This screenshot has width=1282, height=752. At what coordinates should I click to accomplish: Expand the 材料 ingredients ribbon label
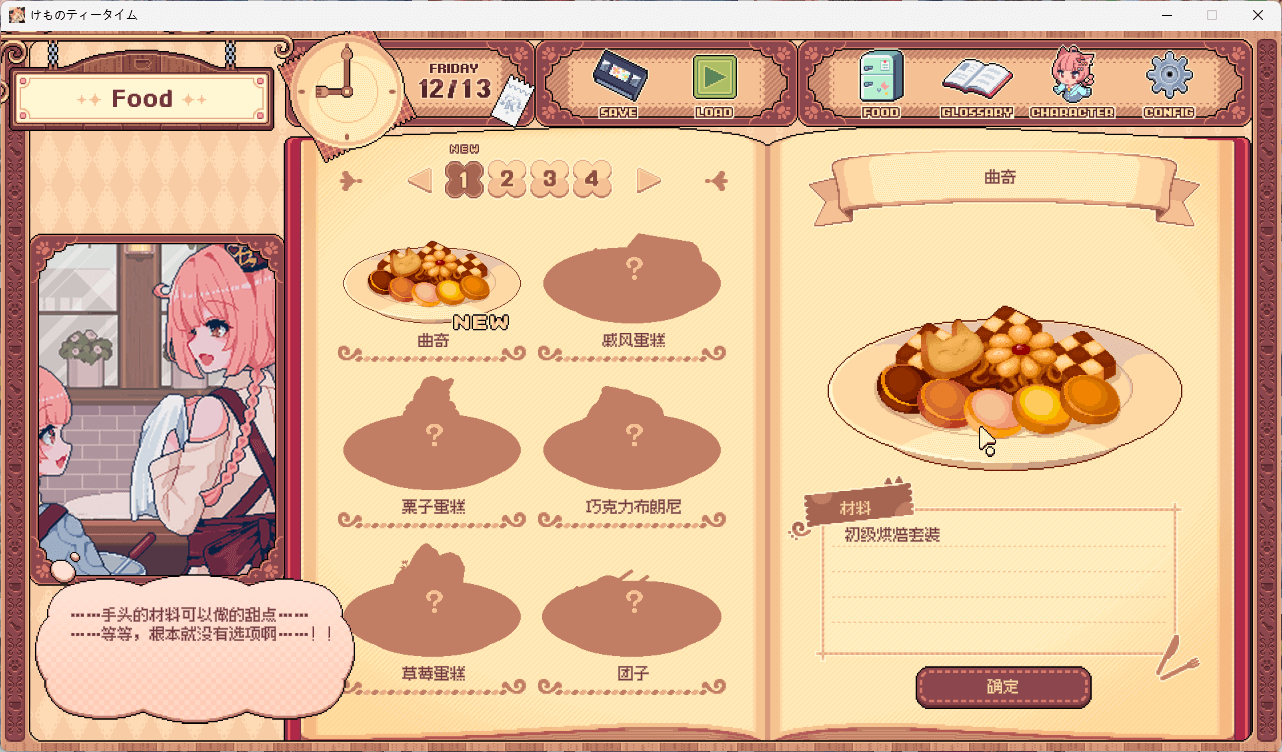pyautogui.click(x=858, y=505)
